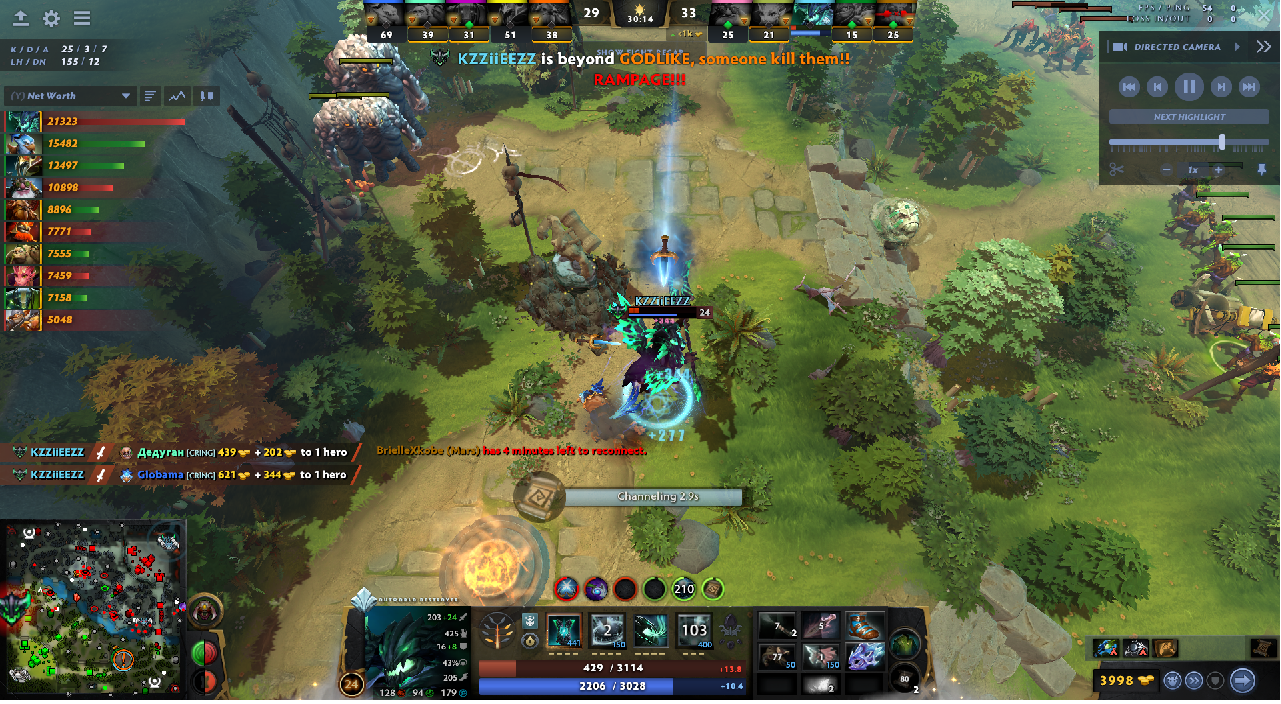Open the Net Worth stat dropdown
This screenshot has width=1281, height=704.
[70, 96]
